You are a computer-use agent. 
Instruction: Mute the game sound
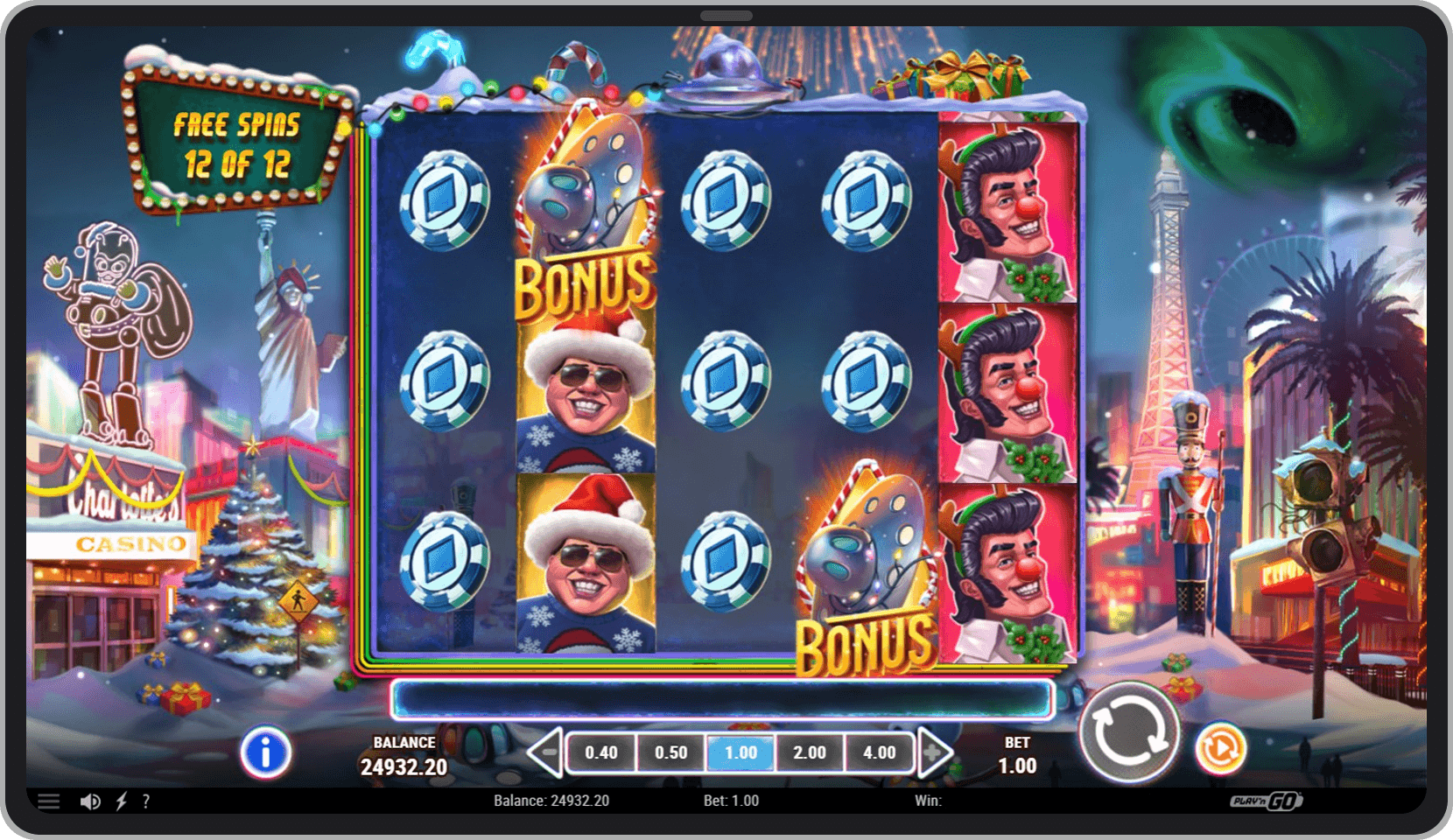[90, 801]
